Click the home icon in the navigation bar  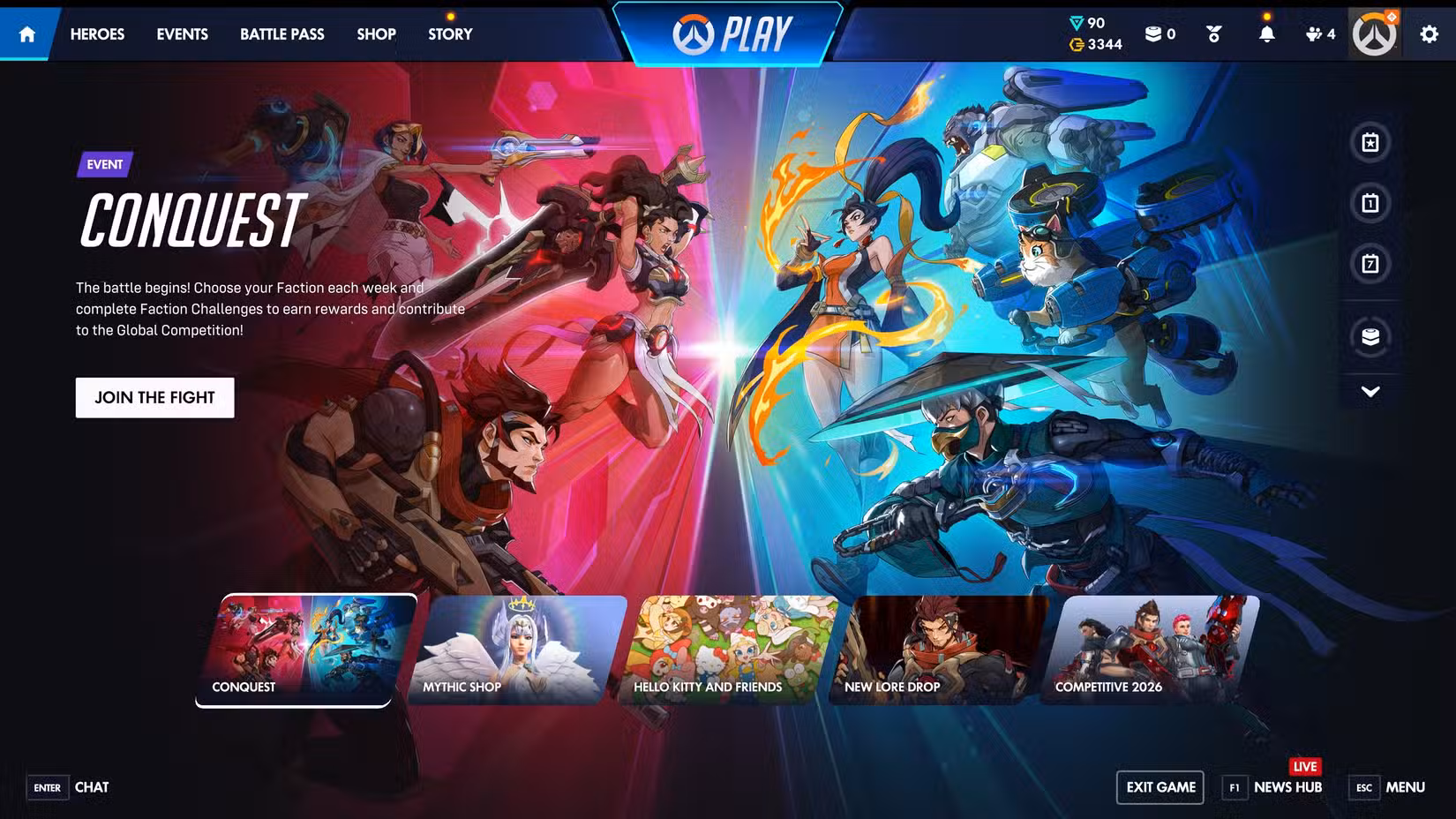[x=27, y=34]
